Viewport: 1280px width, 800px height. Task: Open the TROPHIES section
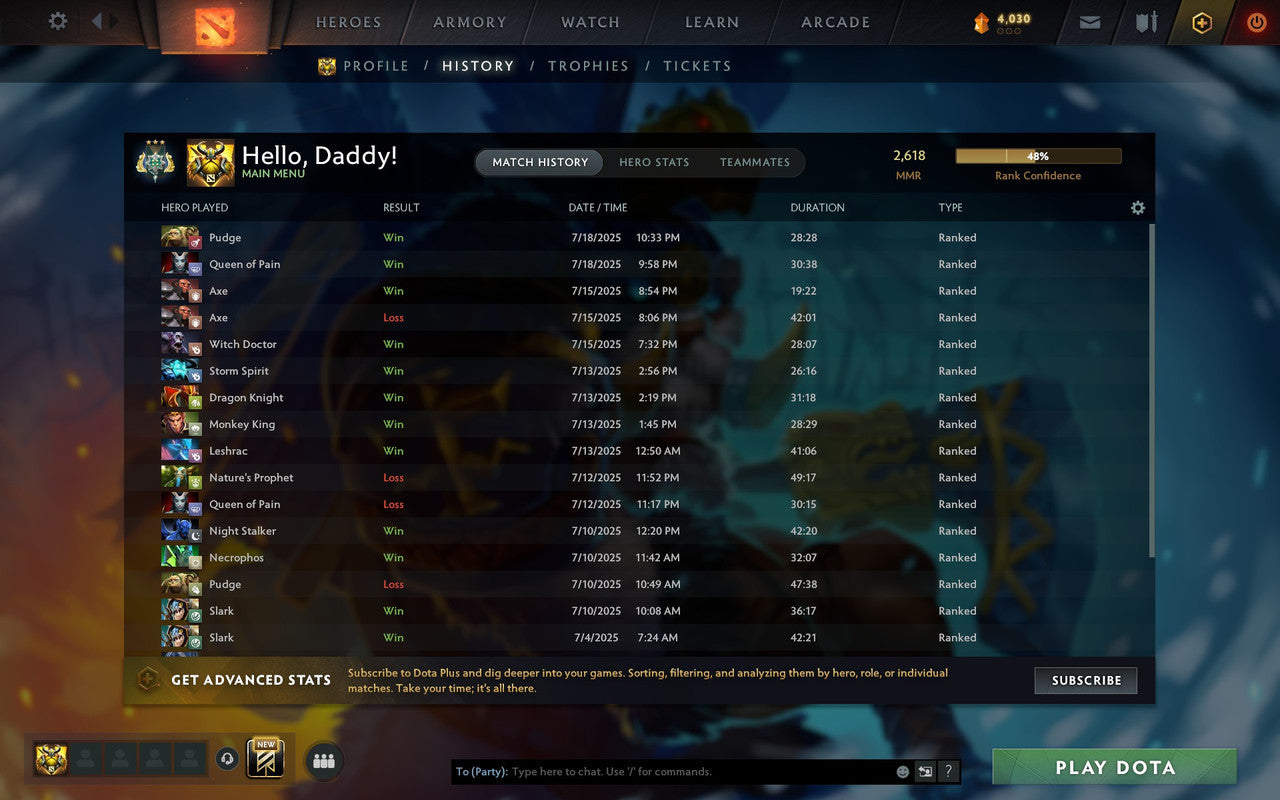point(588,65)
